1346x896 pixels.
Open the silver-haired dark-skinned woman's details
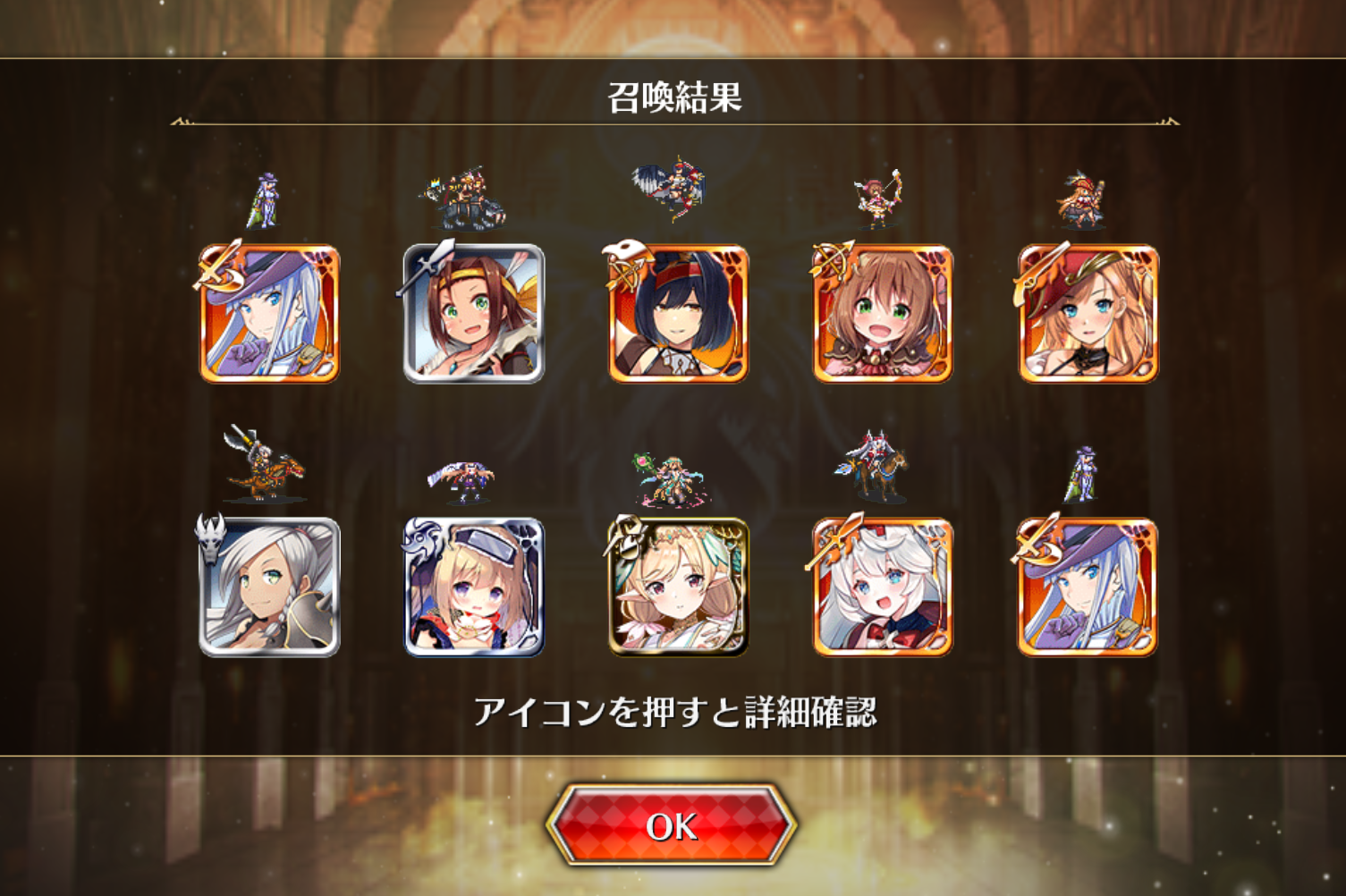tap(269, 587)
